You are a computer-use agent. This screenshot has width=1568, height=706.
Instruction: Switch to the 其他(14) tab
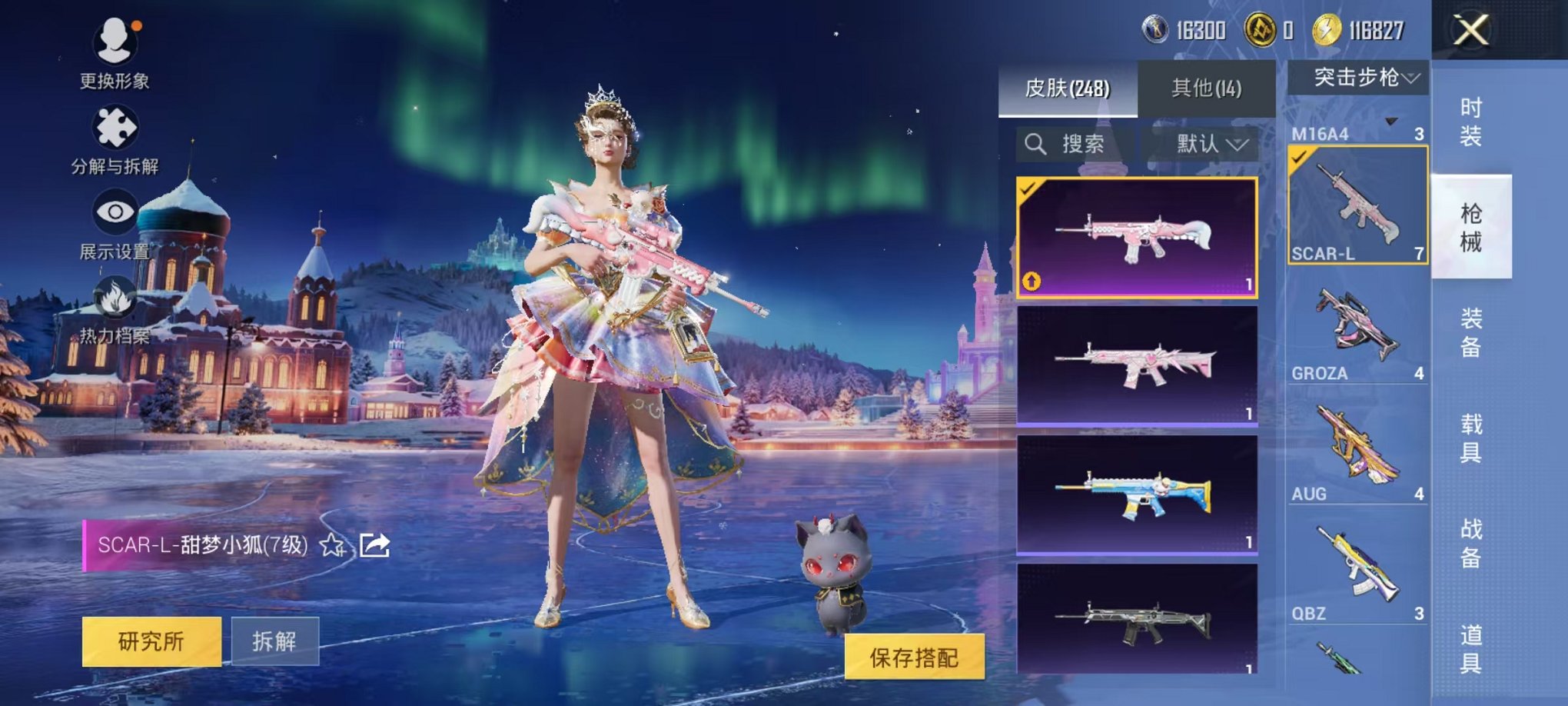[x=1207, y=88]
